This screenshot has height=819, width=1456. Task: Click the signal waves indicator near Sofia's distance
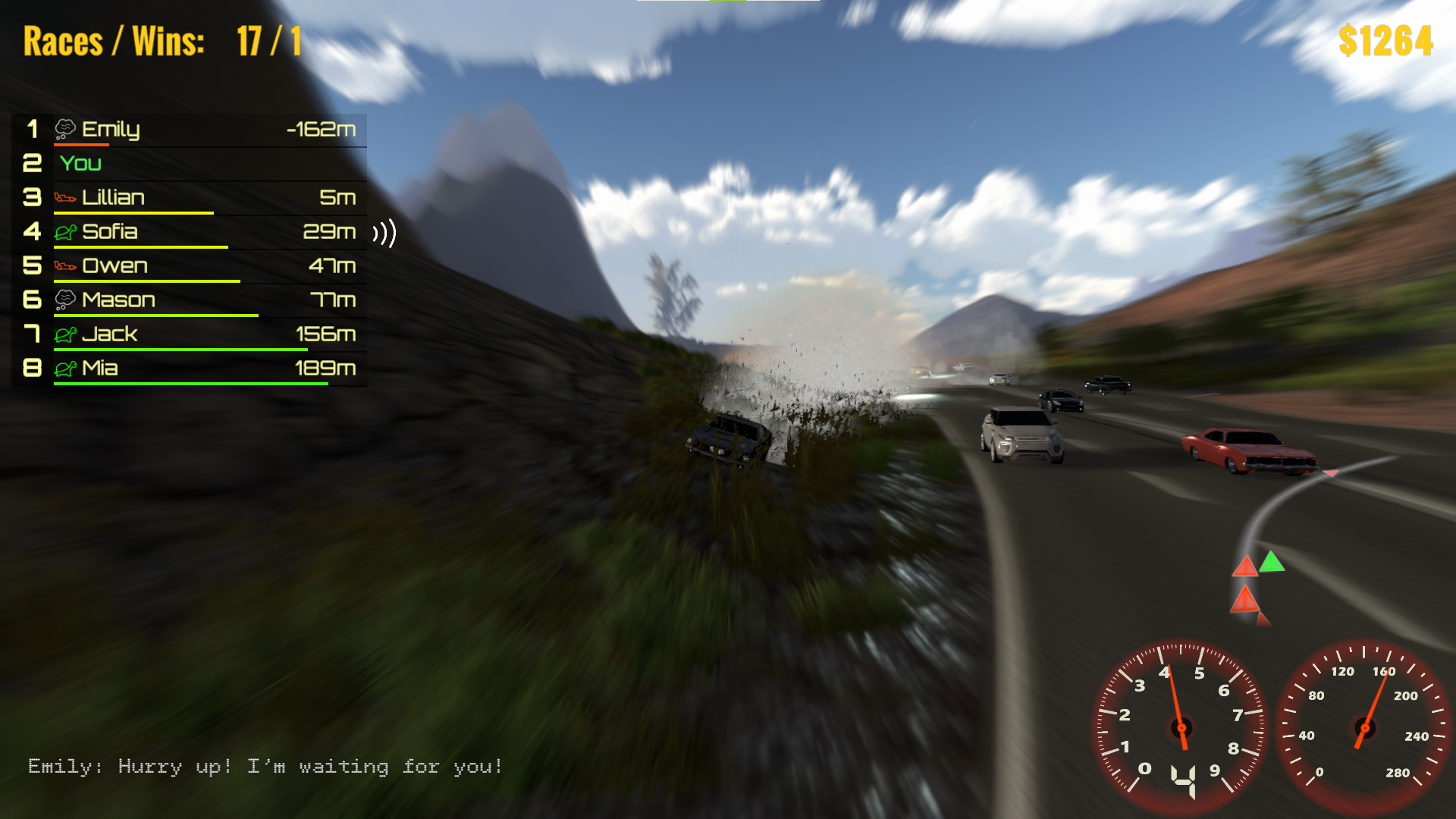pyautogui.click(x=385, y=234)
